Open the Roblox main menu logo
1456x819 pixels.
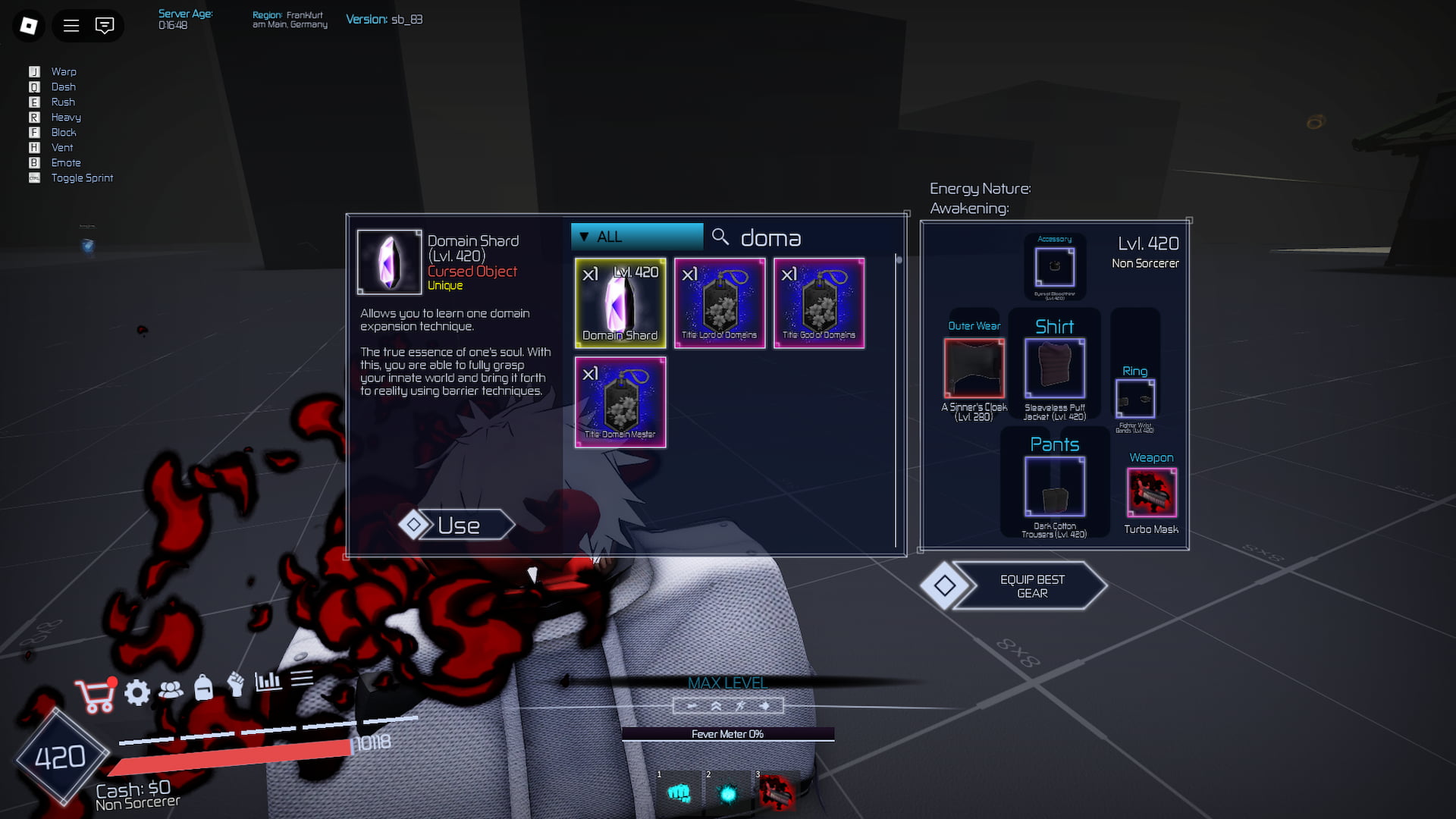point(29,26)
